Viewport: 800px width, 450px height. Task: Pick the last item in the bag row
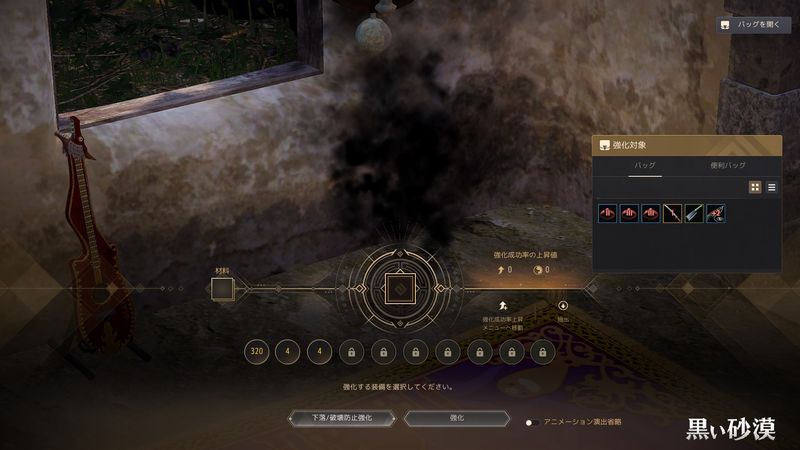coord(716,212)
